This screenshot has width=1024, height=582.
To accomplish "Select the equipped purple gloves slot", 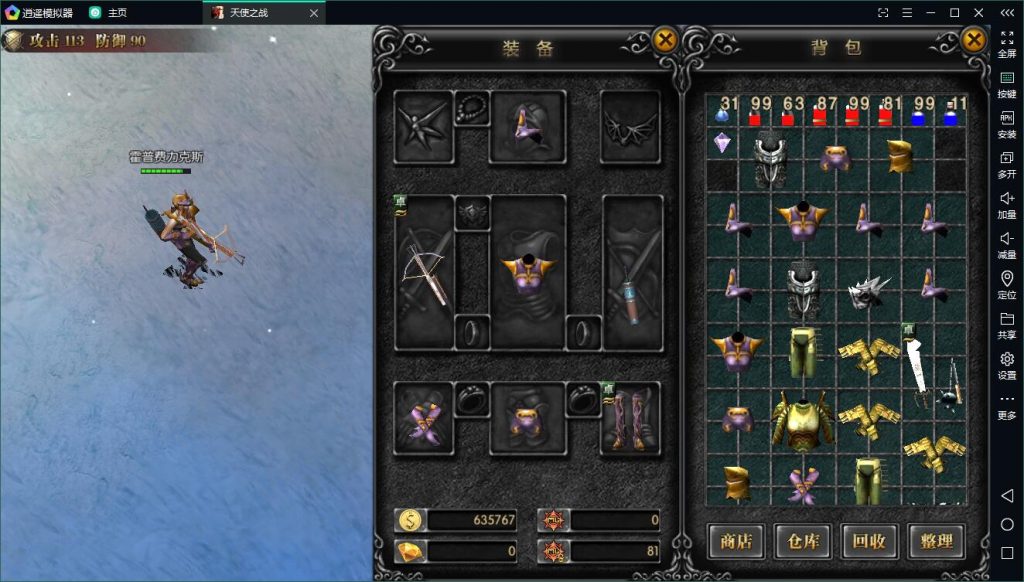I will [x=424, y=418].
